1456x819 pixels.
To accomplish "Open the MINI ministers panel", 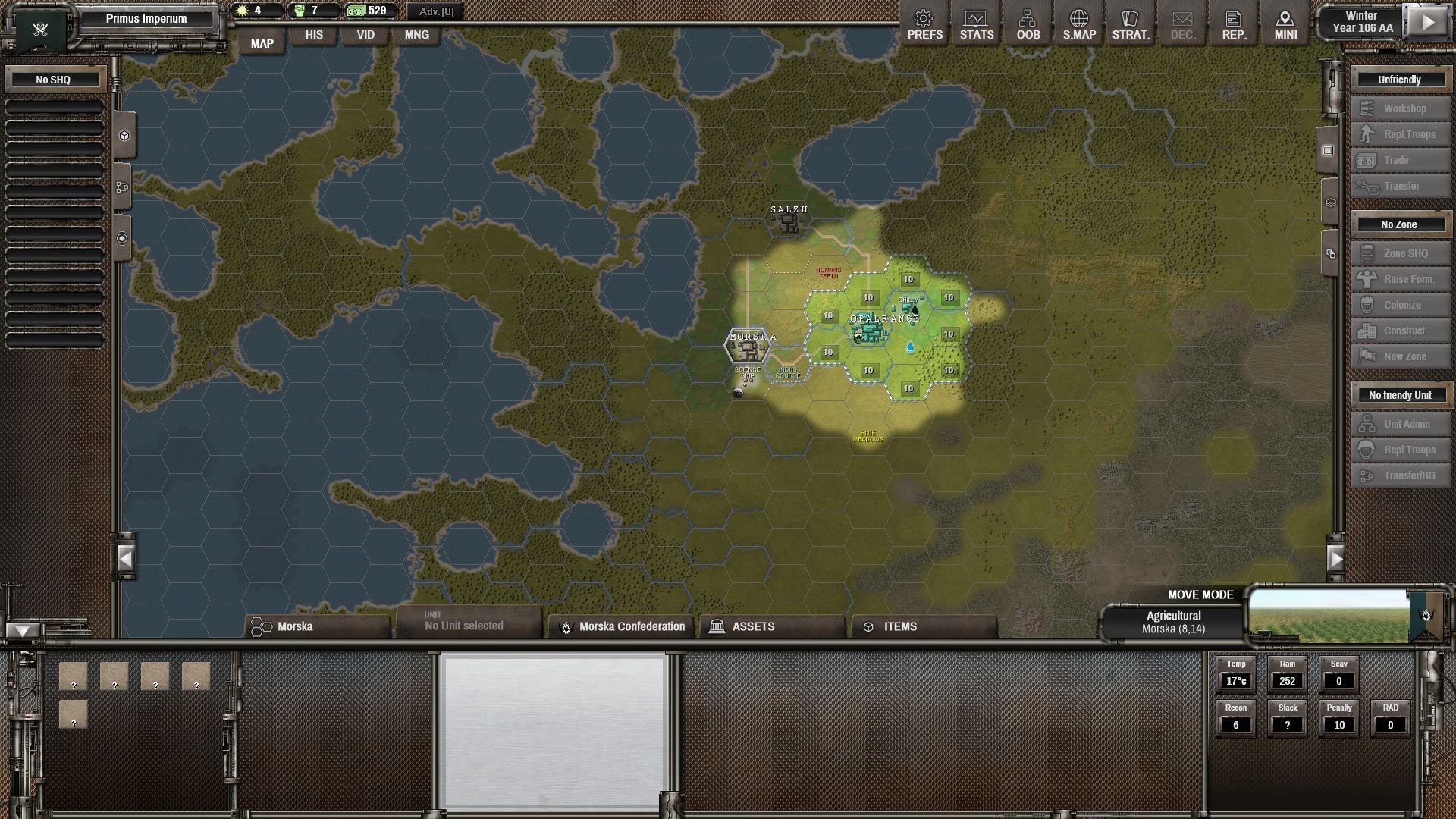I will tap(1285, 23).
